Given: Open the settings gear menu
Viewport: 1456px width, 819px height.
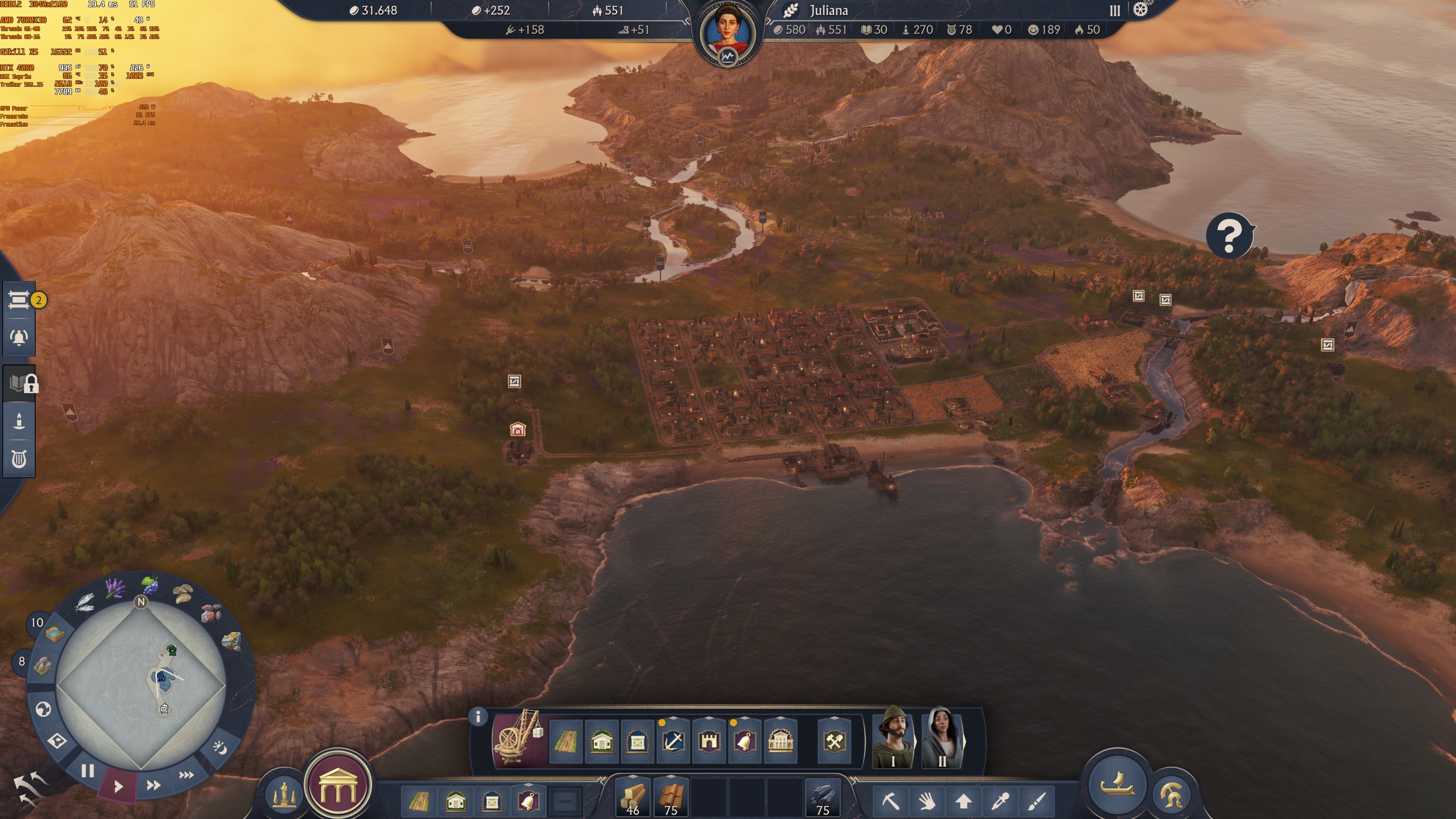Looking at the screenshot, I should coord(1140,10).
